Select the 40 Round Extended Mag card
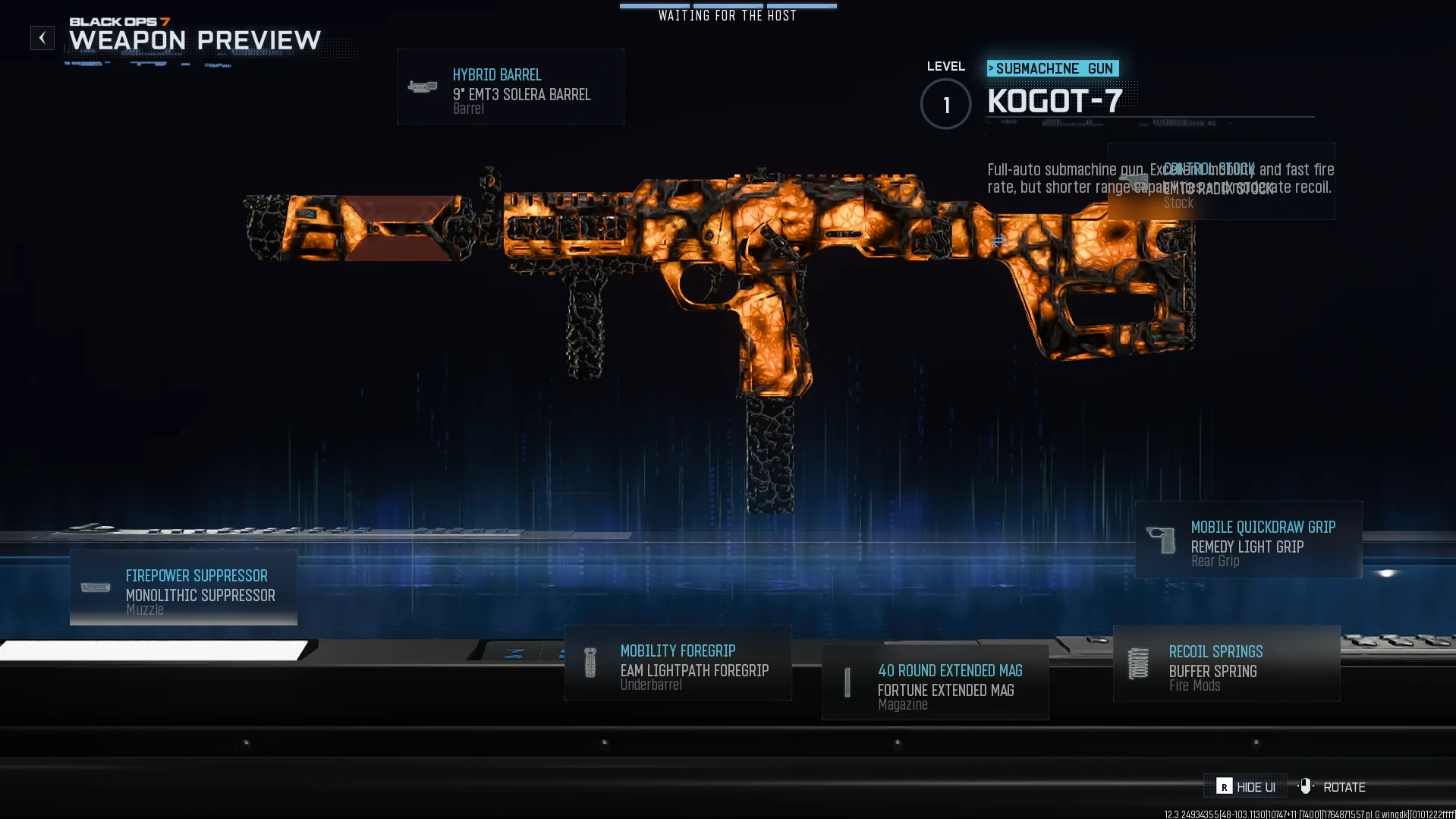The height and width of the screenshot is (819, 1456). coord(935,683)
